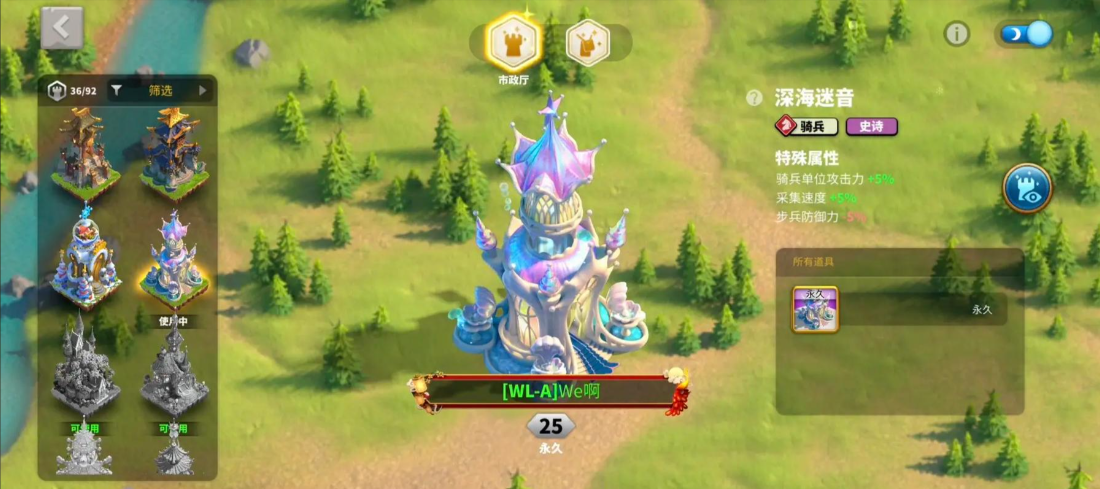Screen dimensions: 1100x489
Task: Tap the 骑兵 cavalry tag
Action: pyautogui.click(x=807, y=126)
